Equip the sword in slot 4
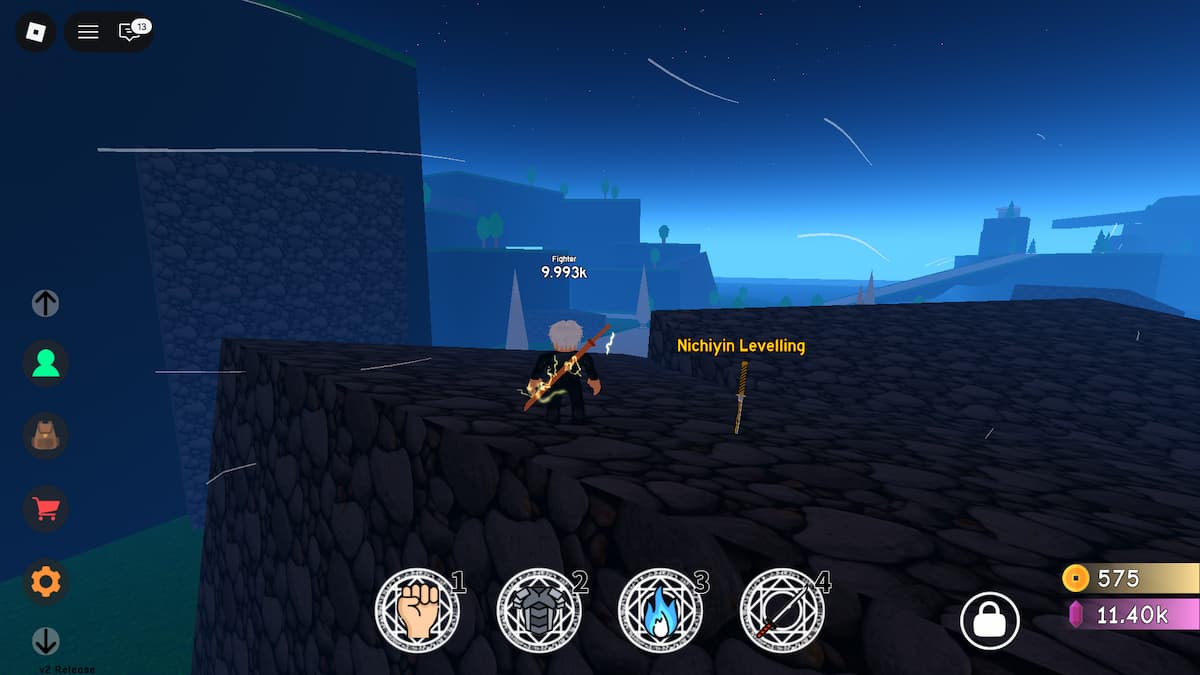This screenshot has width=1200, height=675. 782,610
